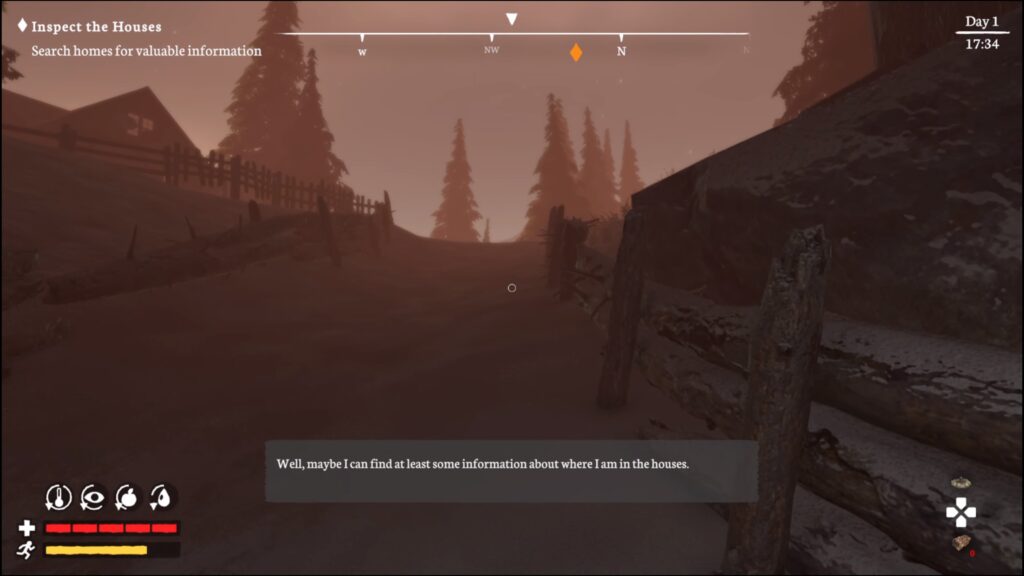Viewport: 1024px width, 576px height.
Task: Click the eye status icon
Action: pyautogui.click(x=93, y=496)
